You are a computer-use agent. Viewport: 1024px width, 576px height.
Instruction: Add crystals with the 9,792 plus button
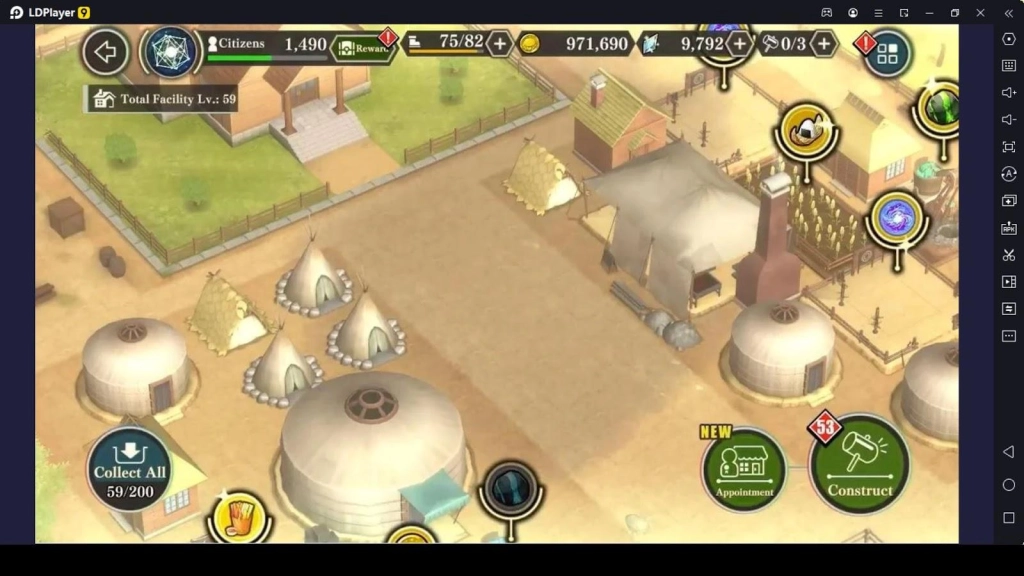point(739,44)
